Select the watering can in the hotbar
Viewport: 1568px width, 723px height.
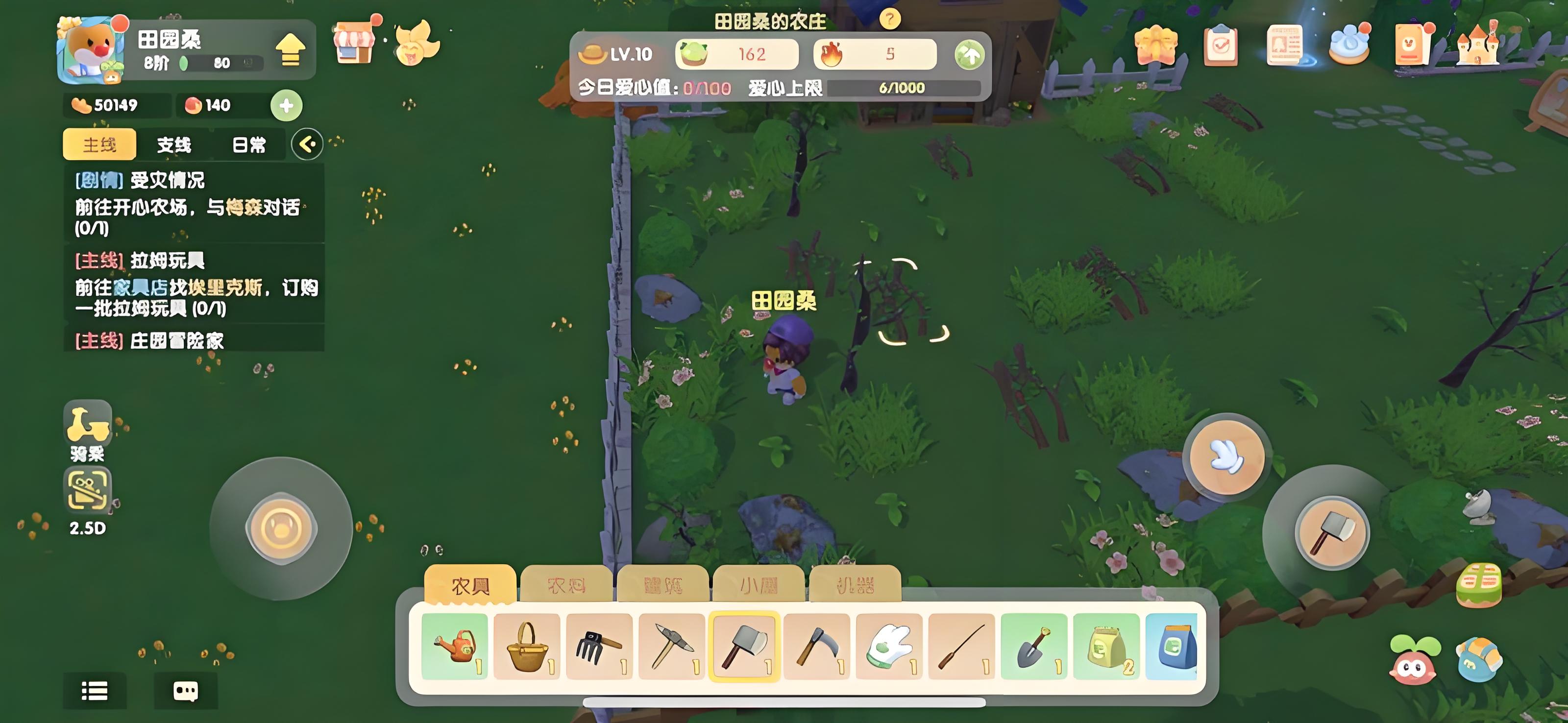point(455,646)
